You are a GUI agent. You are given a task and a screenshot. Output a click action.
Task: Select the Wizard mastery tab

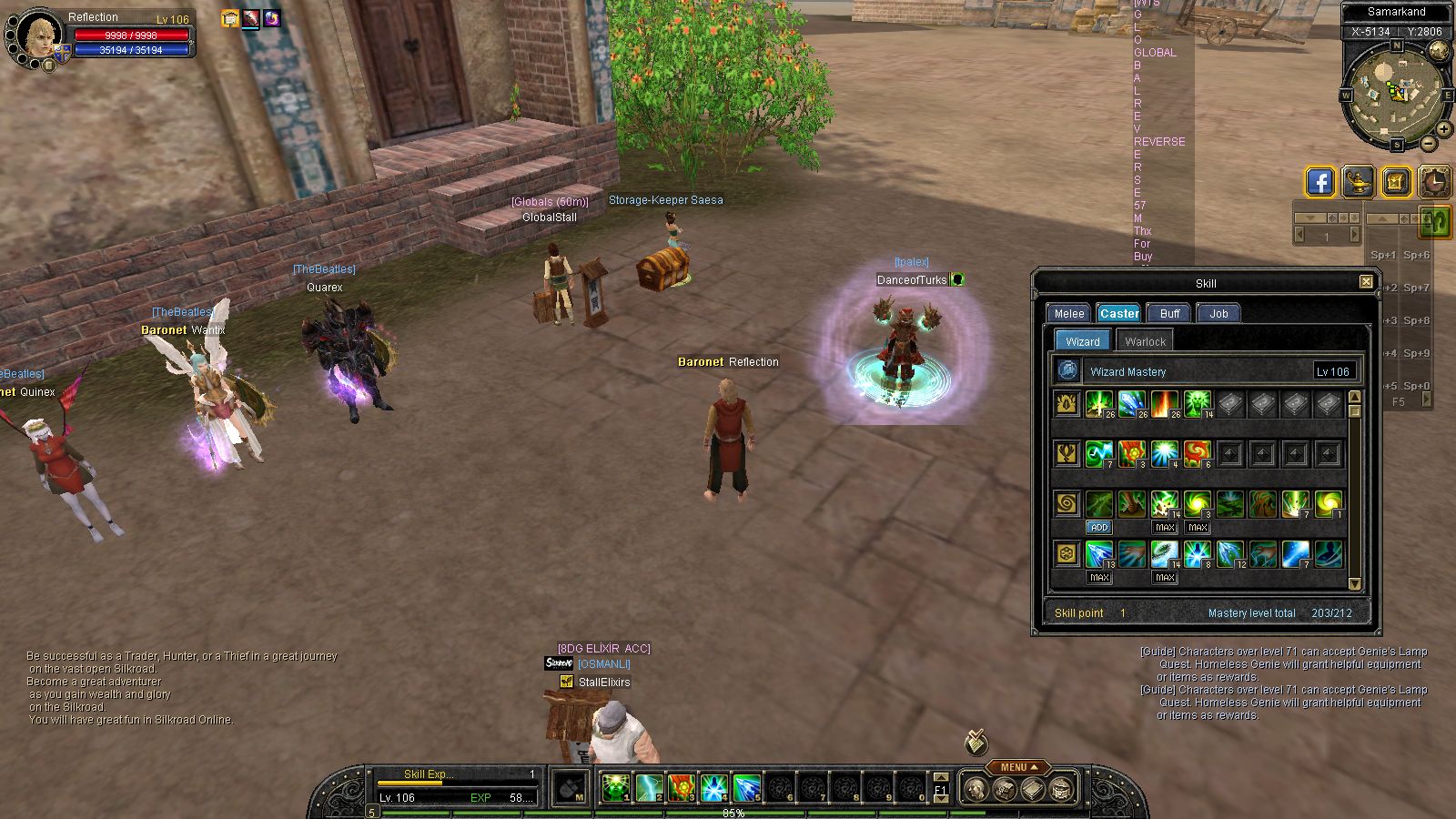point(1082,341)
